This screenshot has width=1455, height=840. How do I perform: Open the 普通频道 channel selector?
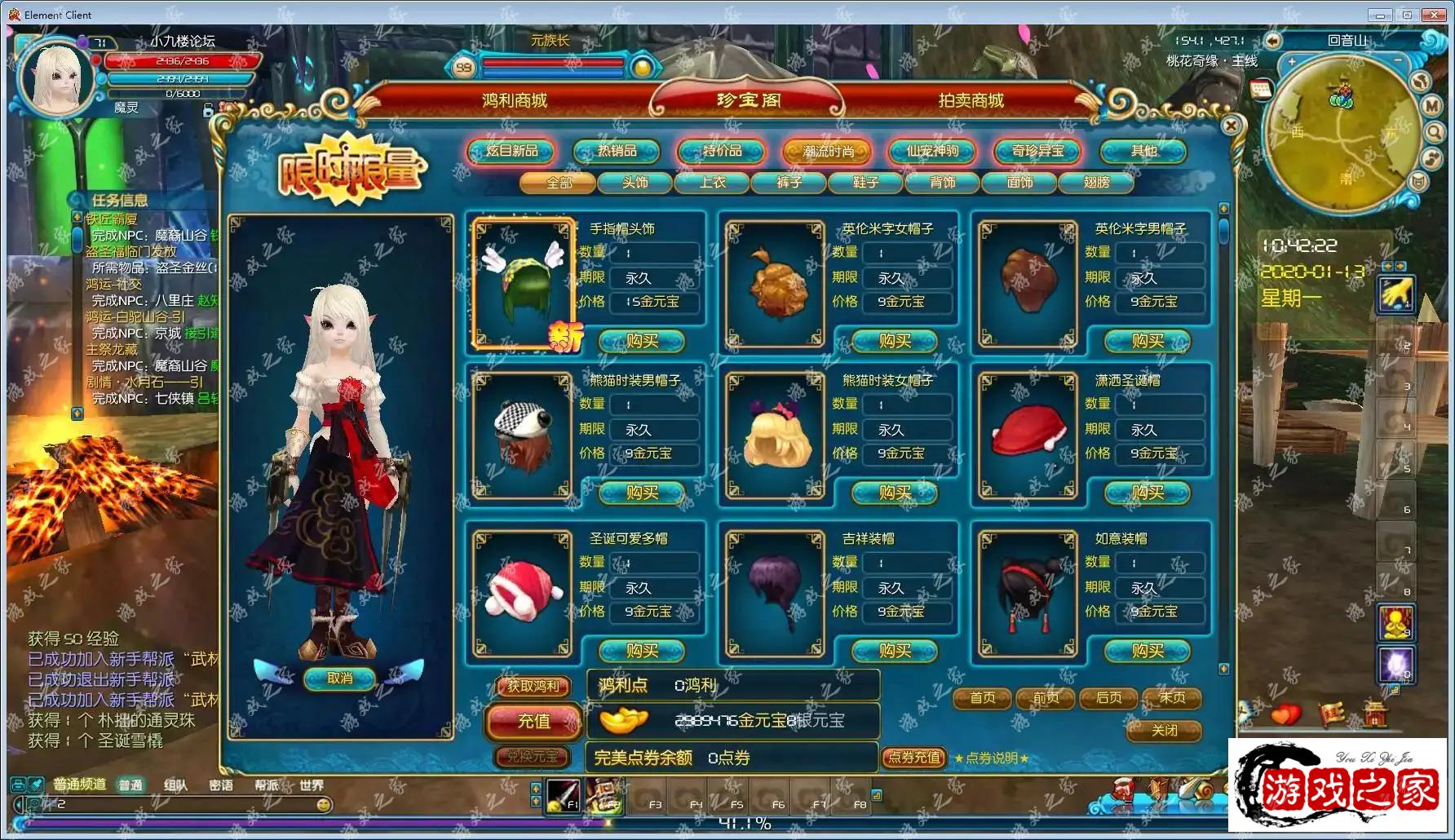coord(80,785)
